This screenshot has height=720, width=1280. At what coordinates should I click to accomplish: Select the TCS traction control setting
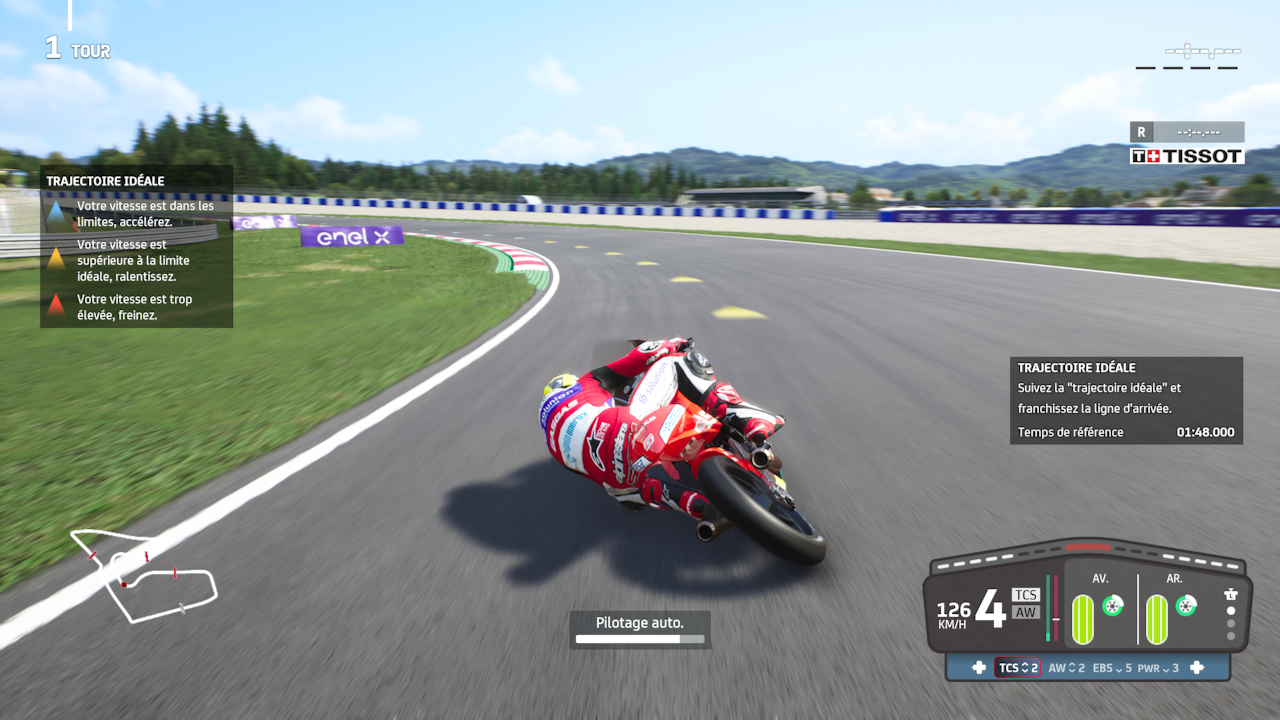(1017, 668)
